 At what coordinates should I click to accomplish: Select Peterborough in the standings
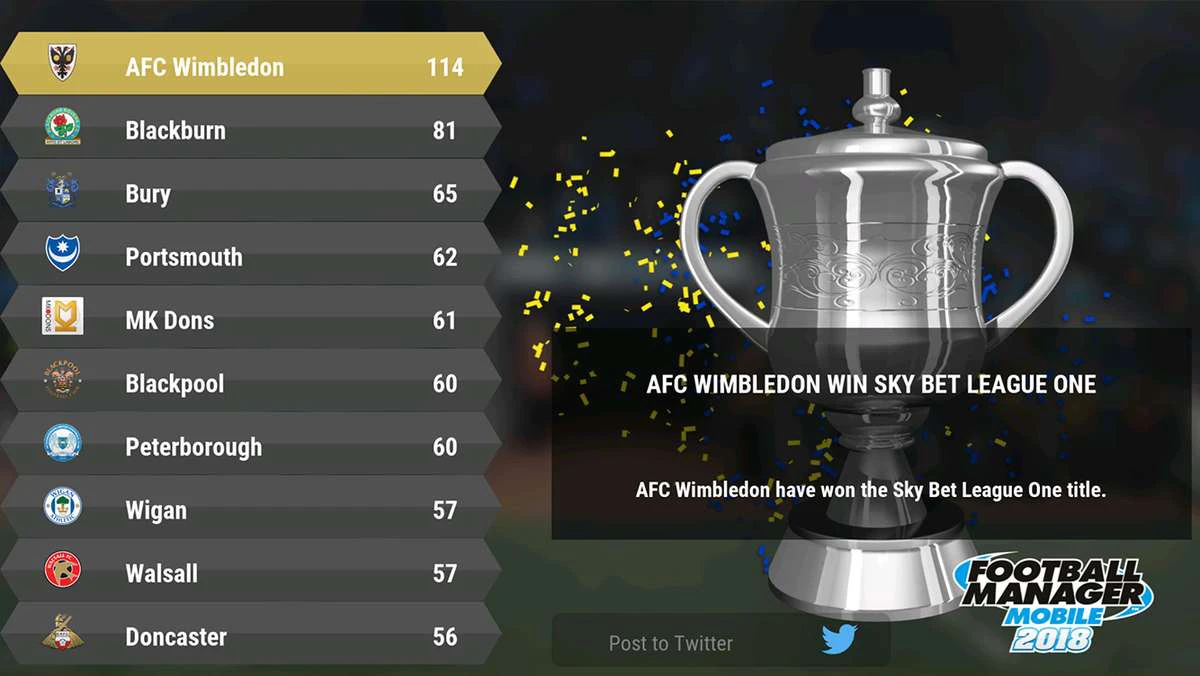250,447
